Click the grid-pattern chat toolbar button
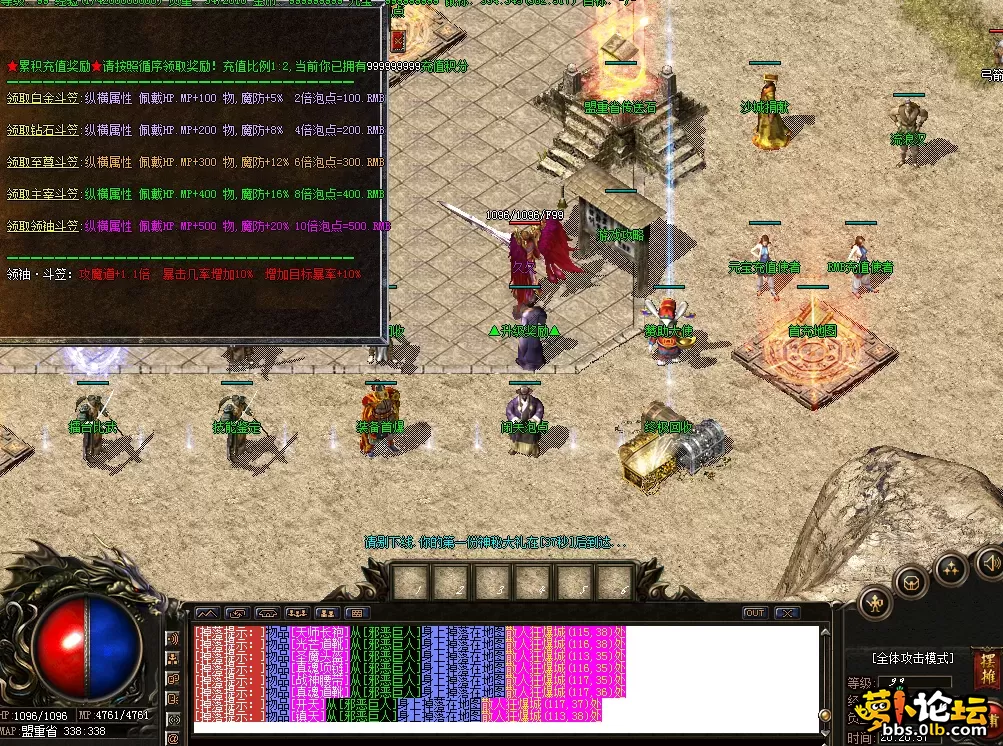1003x746 pixels. [357, 613]
